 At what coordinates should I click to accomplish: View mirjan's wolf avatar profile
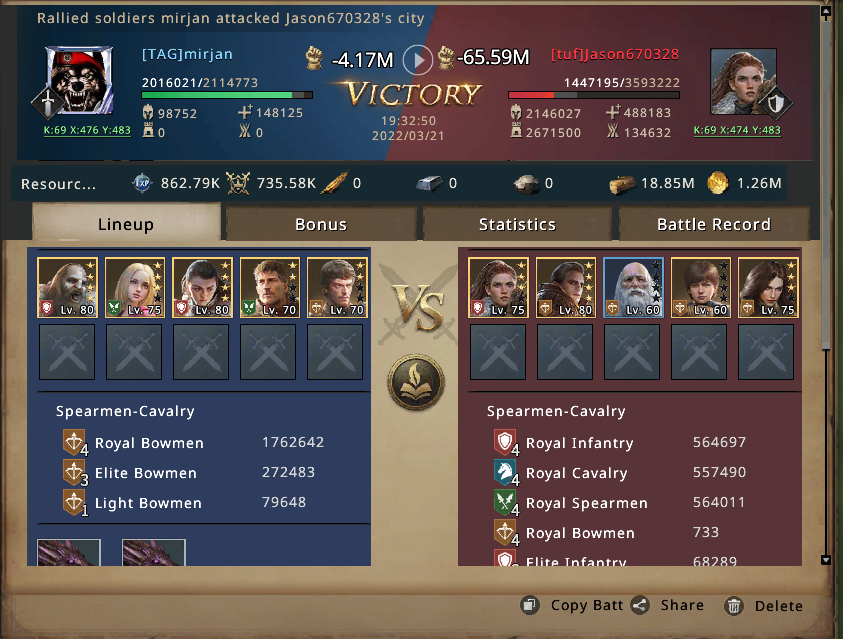tap(80, 82)
